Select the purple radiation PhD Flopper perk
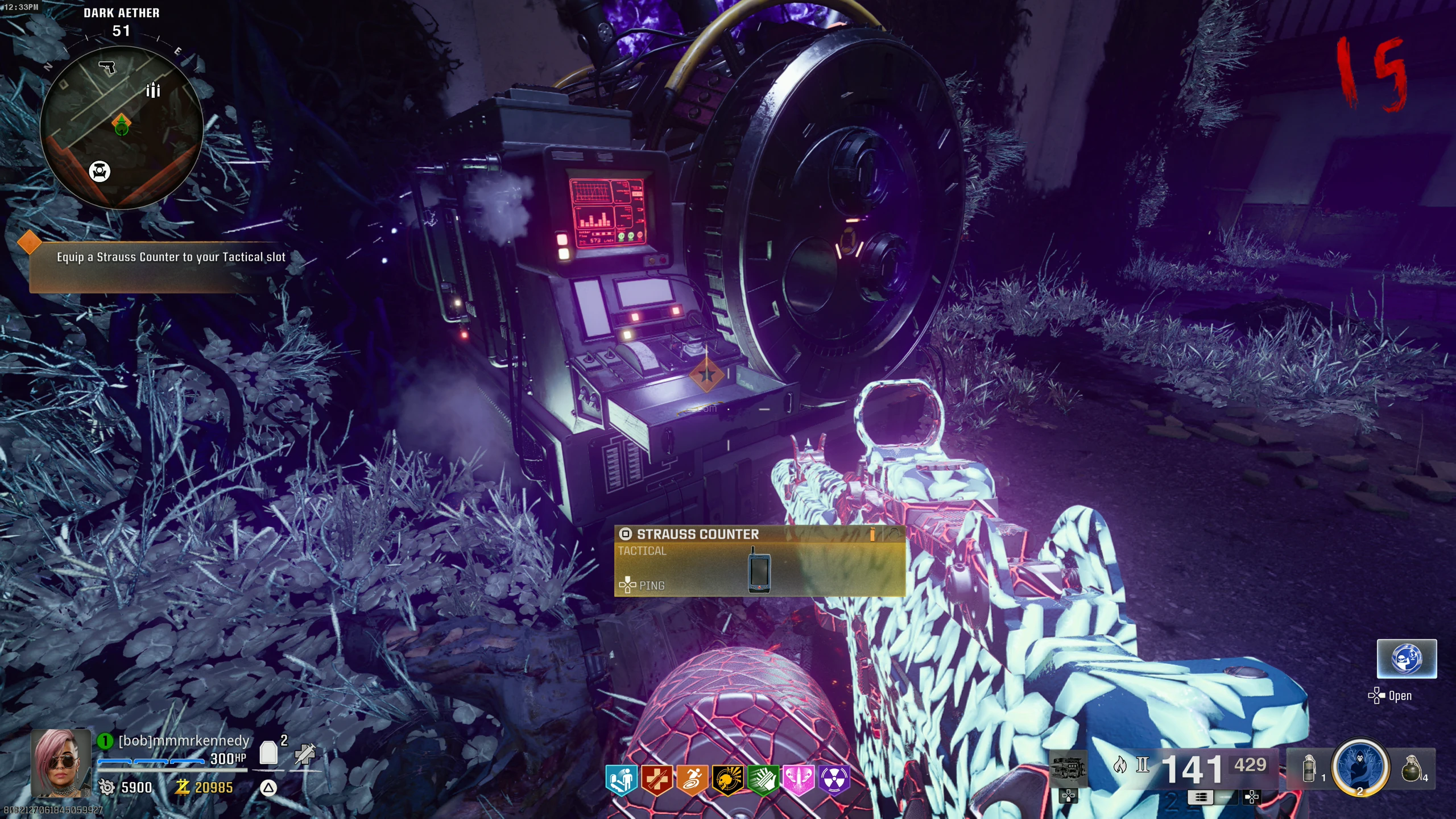Image resolution: width=1456 pixels, height=819 pixels. (834, 779)
